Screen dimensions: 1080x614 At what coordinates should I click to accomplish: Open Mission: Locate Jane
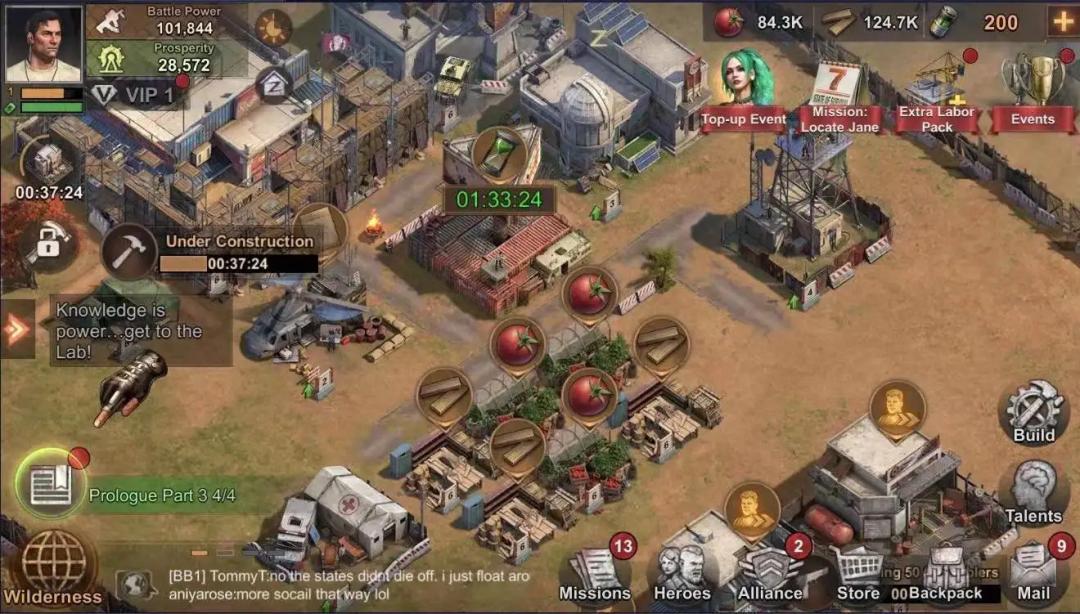tap(840, 97)
